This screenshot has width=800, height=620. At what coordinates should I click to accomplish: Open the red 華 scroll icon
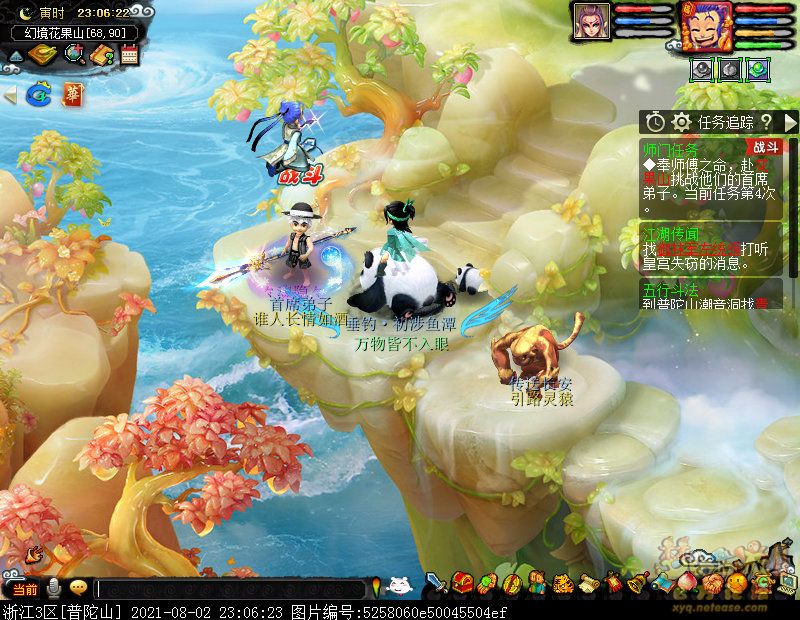coord(73,95)
